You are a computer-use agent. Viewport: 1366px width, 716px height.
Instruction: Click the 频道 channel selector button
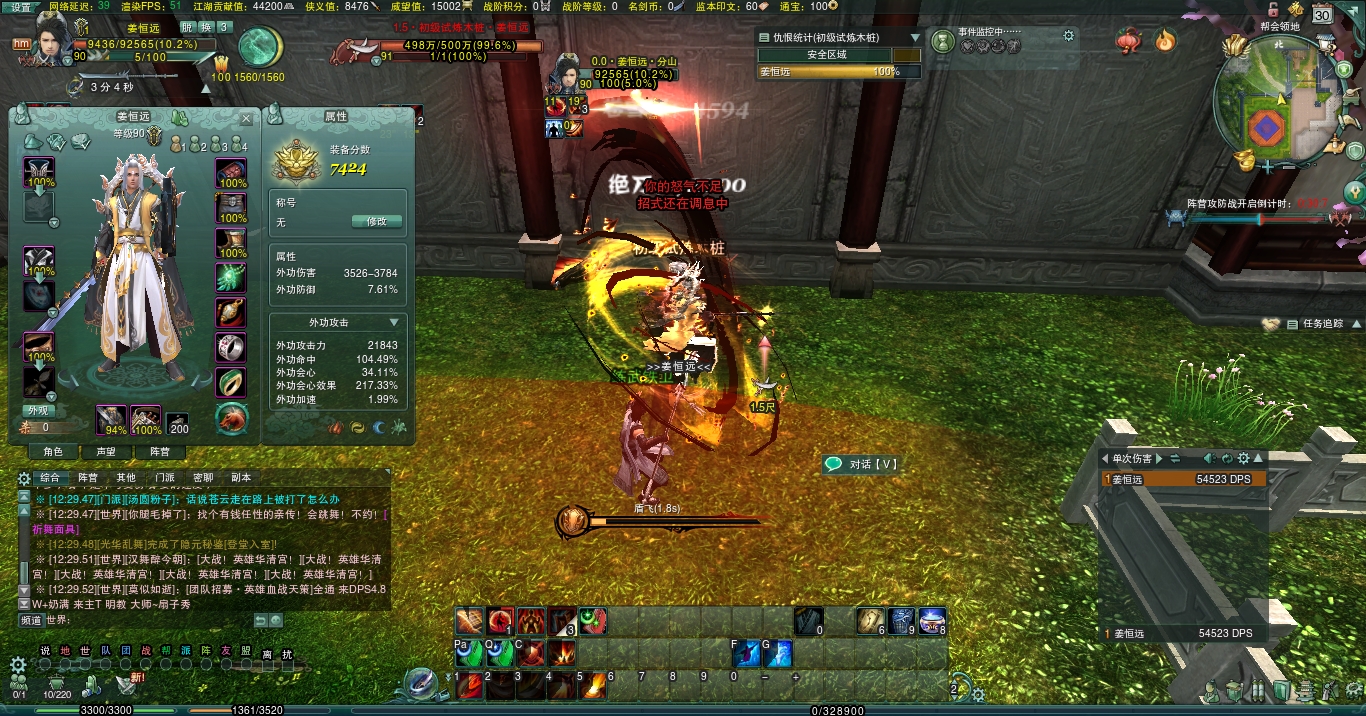tap(31, 620)
